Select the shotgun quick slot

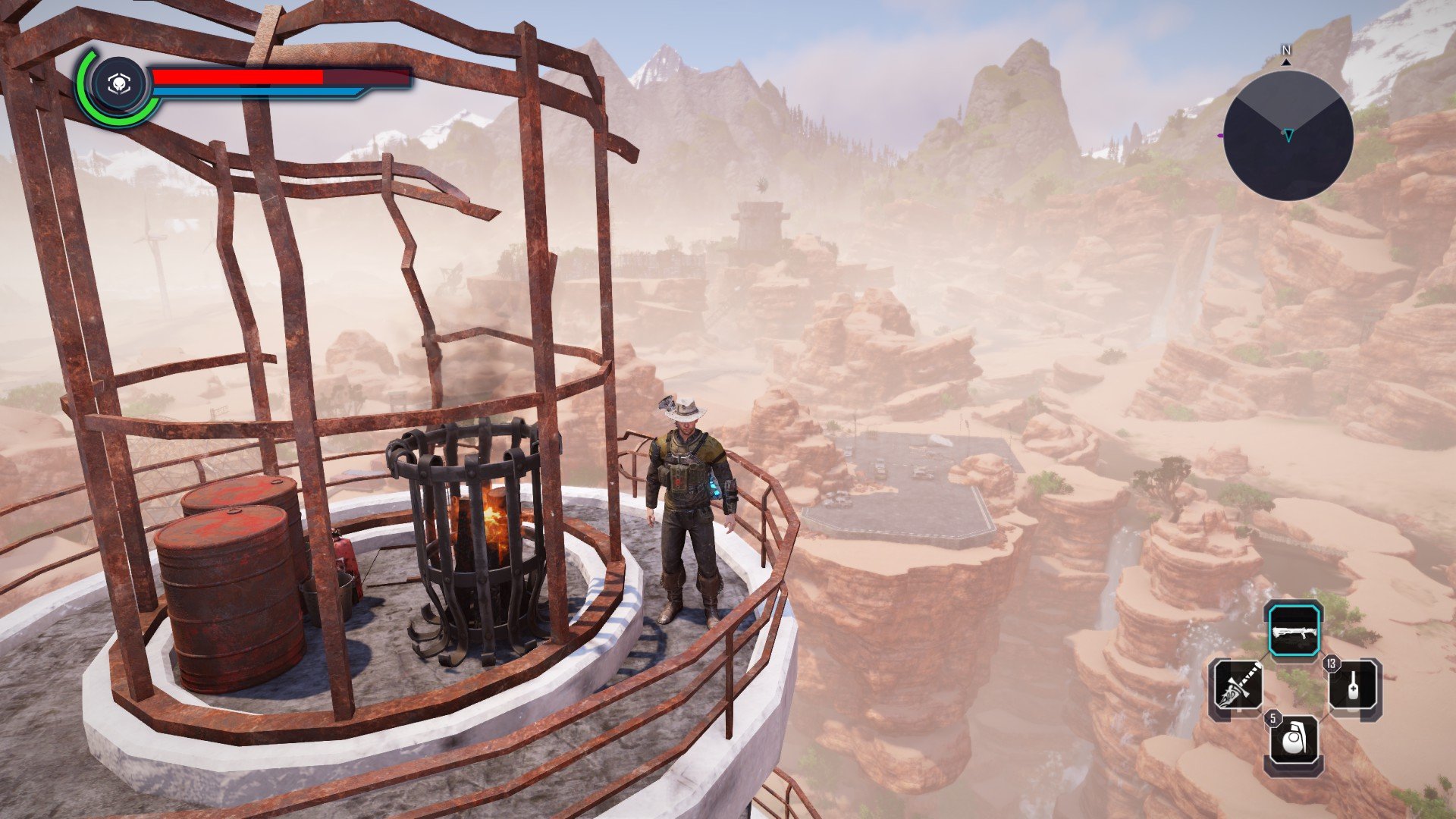[x=1295, y=631]
